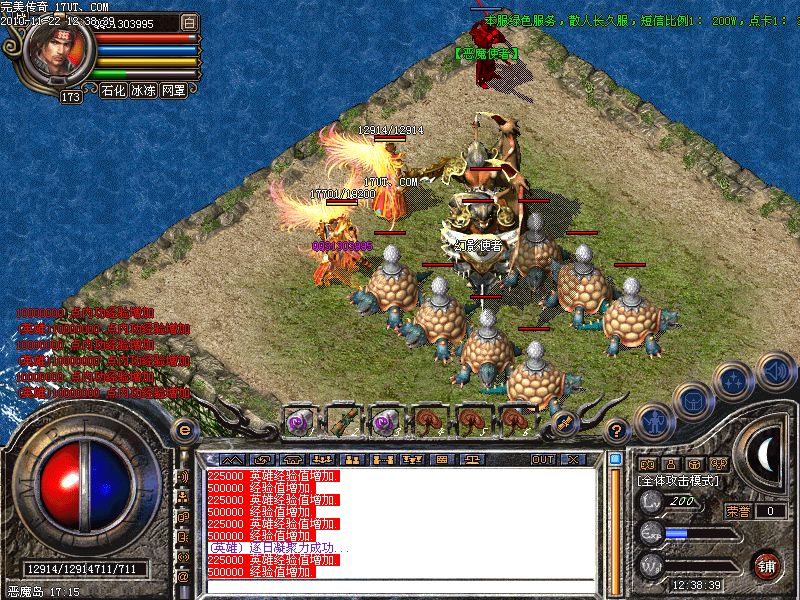The image size is (800, 600).
Task: Use the red mushroom in belt slot 6
Action: [515, 421]
